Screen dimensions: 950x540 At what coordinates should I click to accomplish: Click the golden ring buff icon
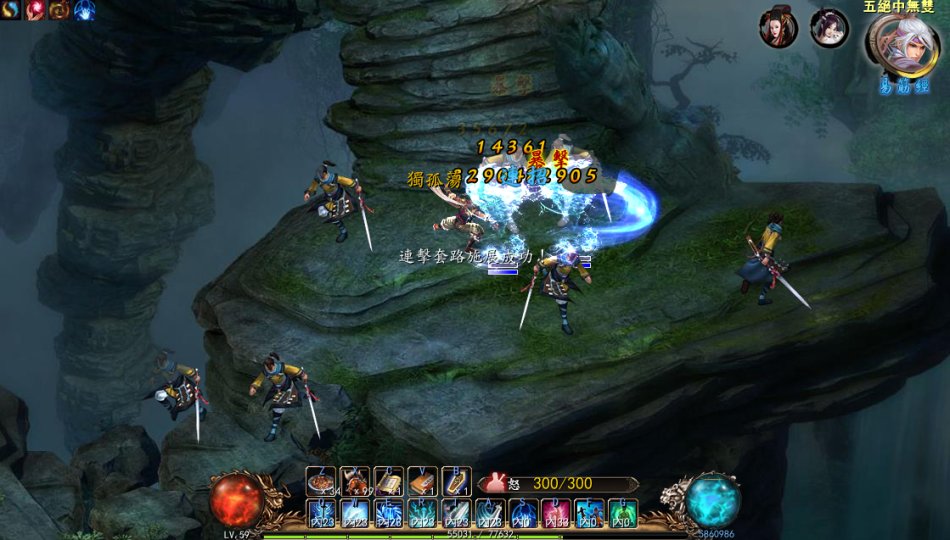(59, 10)
